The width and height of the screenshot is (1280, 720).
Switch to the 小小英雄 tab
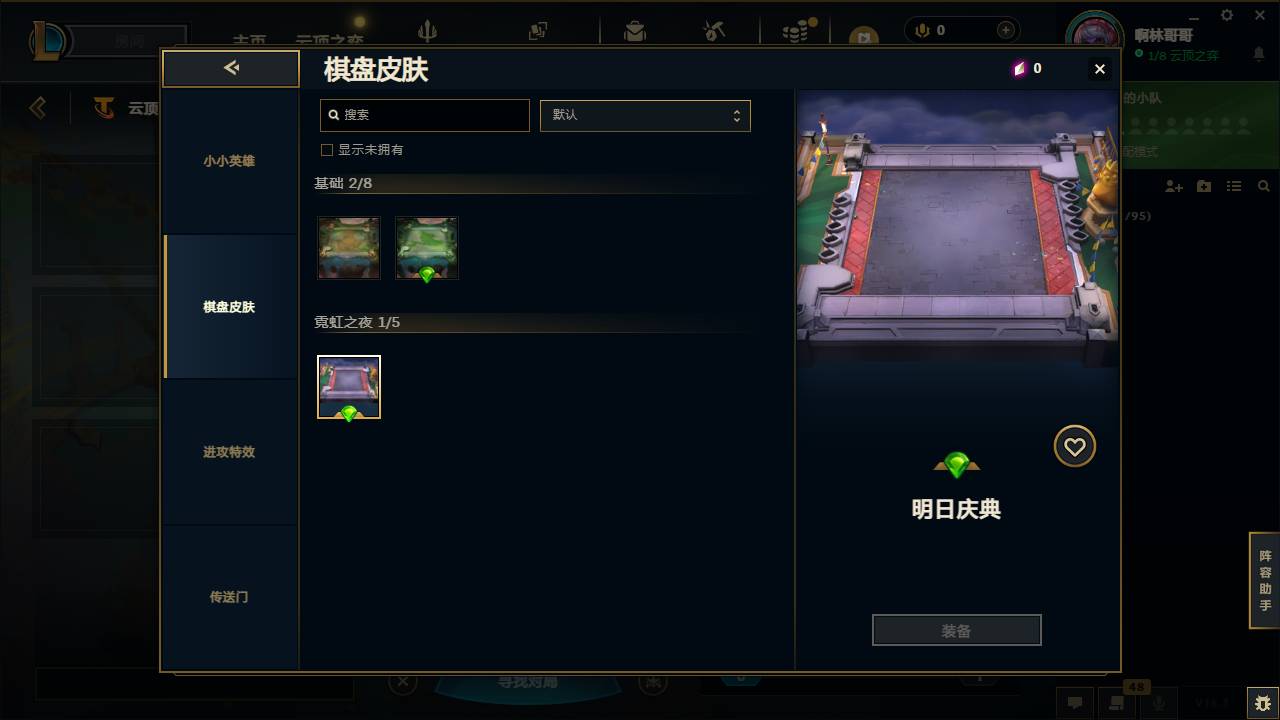pyautogui.click(x=230, y=160)
